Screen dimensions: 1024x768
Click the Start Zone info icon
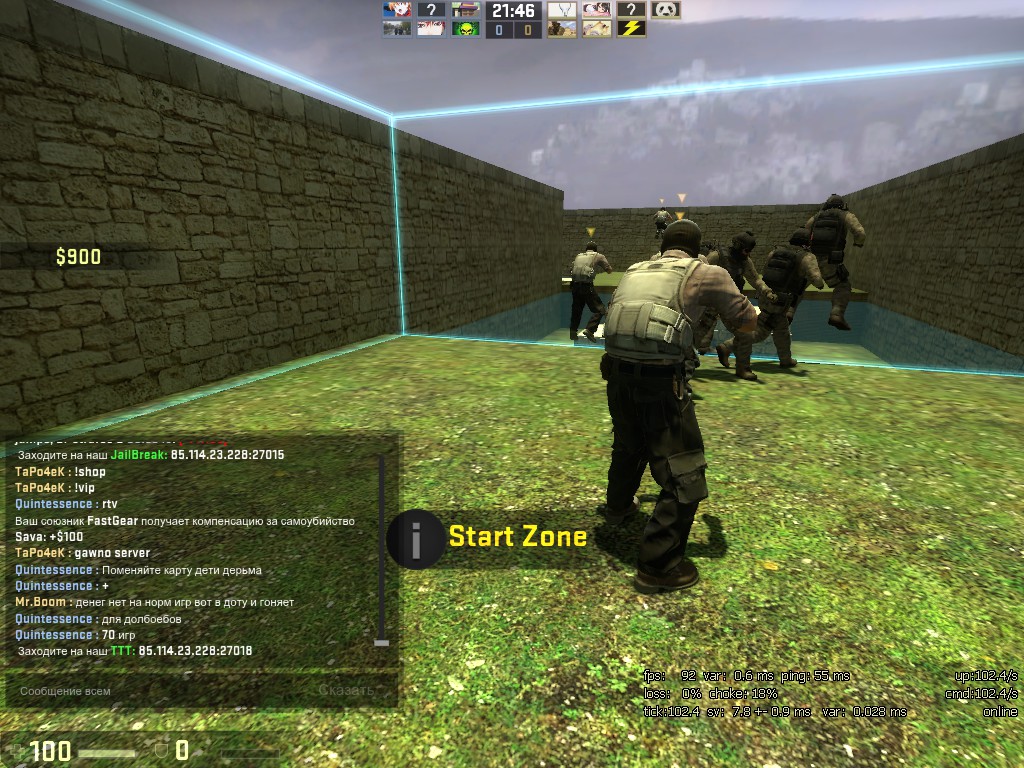coord(415,538)
